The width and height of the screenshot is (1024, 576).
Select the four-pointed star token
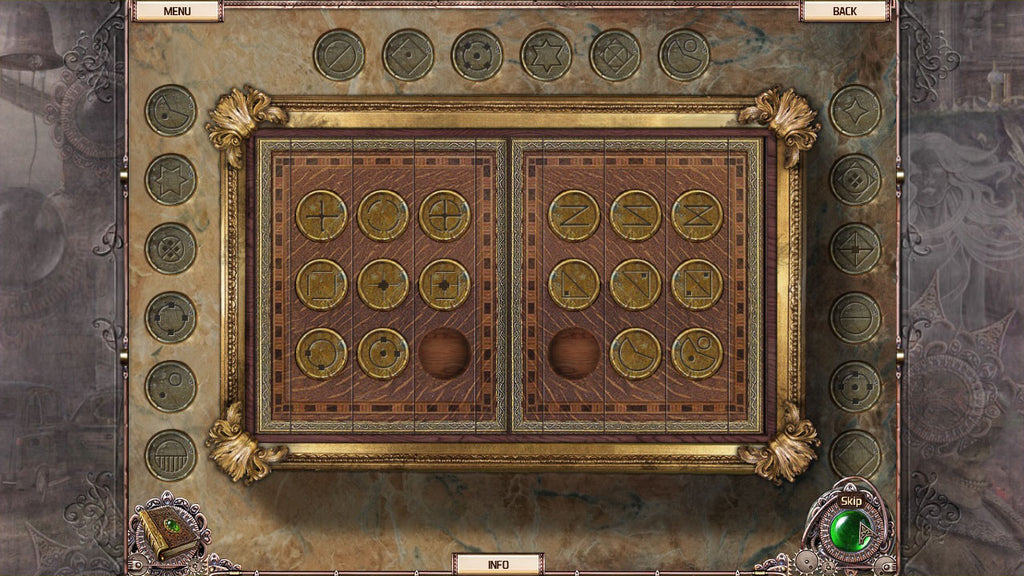(855, 110)
